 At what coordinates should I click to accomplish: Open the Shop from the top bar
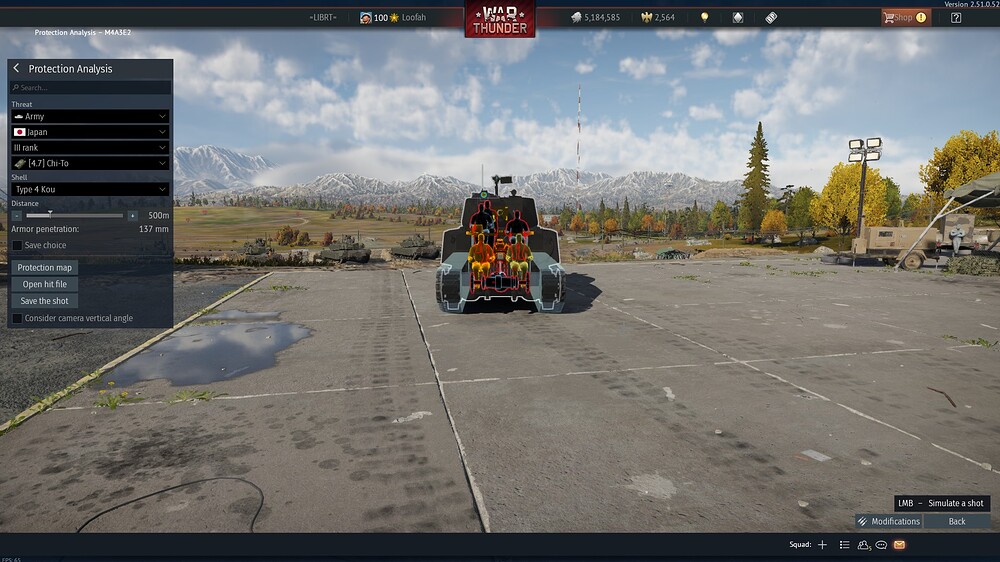pos(904,17)
